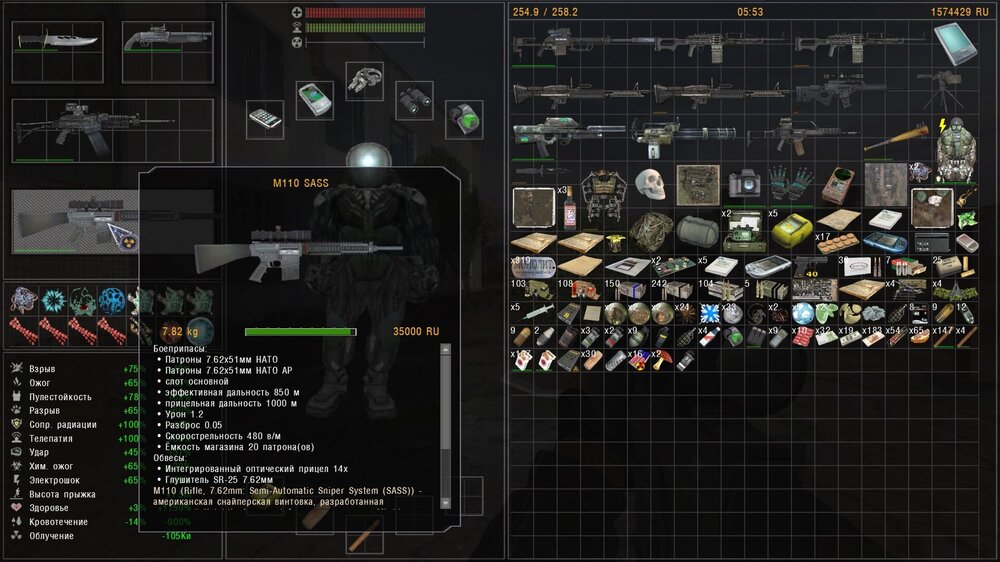Select the combat knife equipment slot

point(58,42)
